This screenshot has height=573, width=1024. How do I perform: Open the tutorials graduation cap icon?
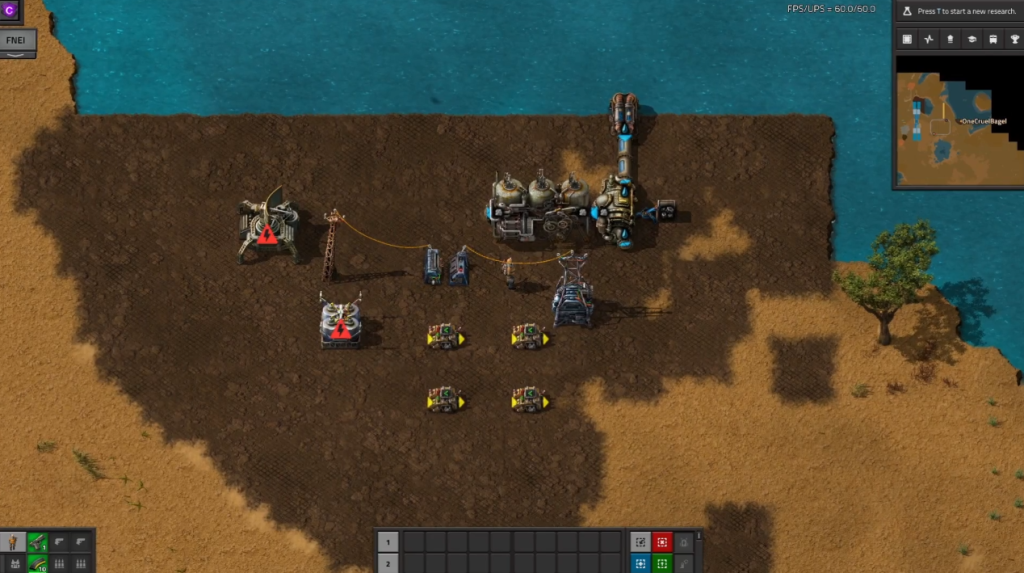970,39
